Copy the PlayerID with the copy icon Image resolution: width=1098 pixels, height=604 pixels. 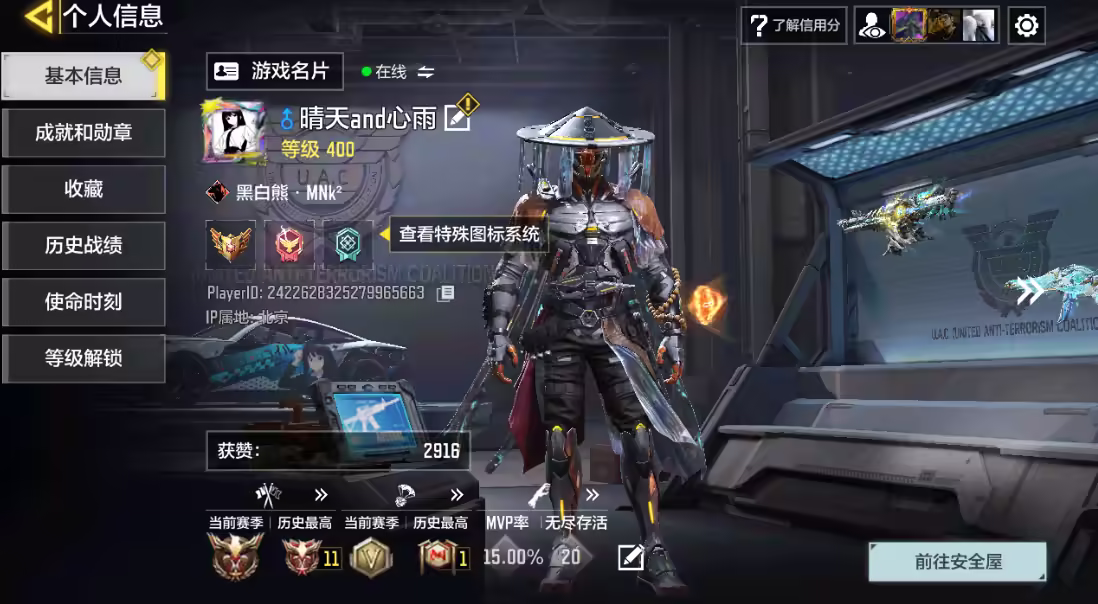pos(445,293)
